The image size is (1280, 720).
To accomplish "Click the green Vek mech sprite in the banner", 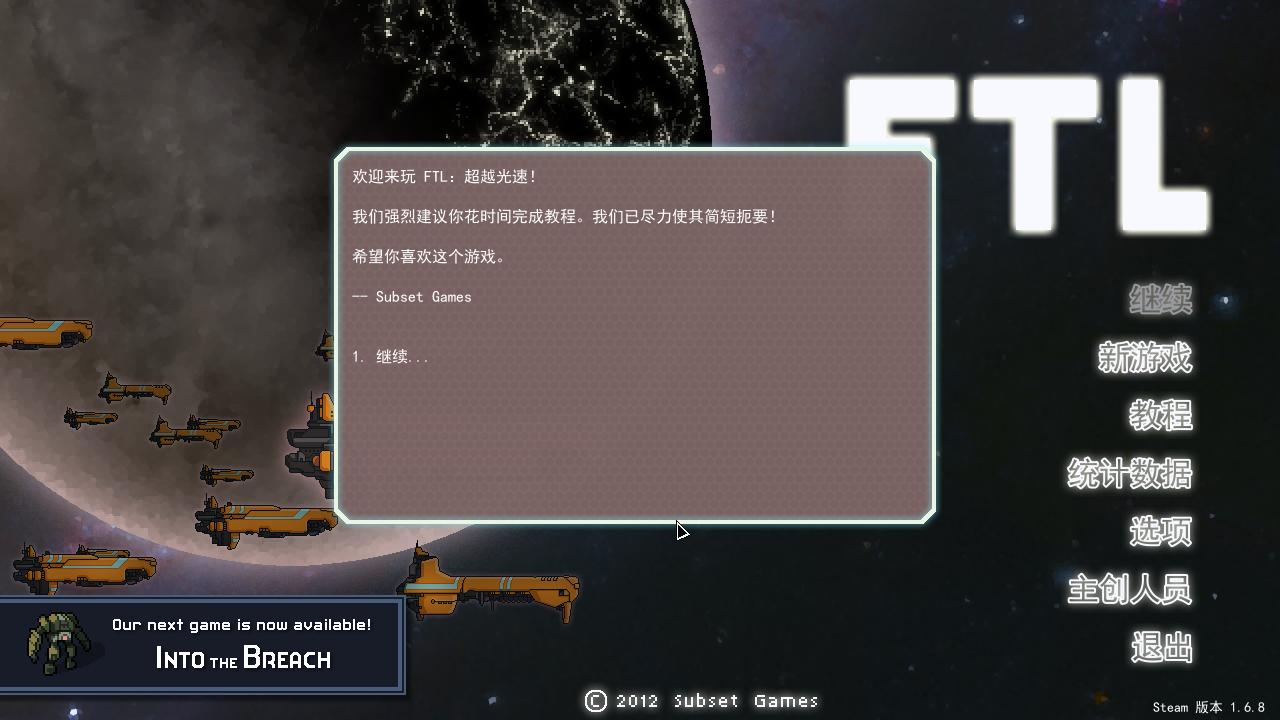I will [60, 642].
